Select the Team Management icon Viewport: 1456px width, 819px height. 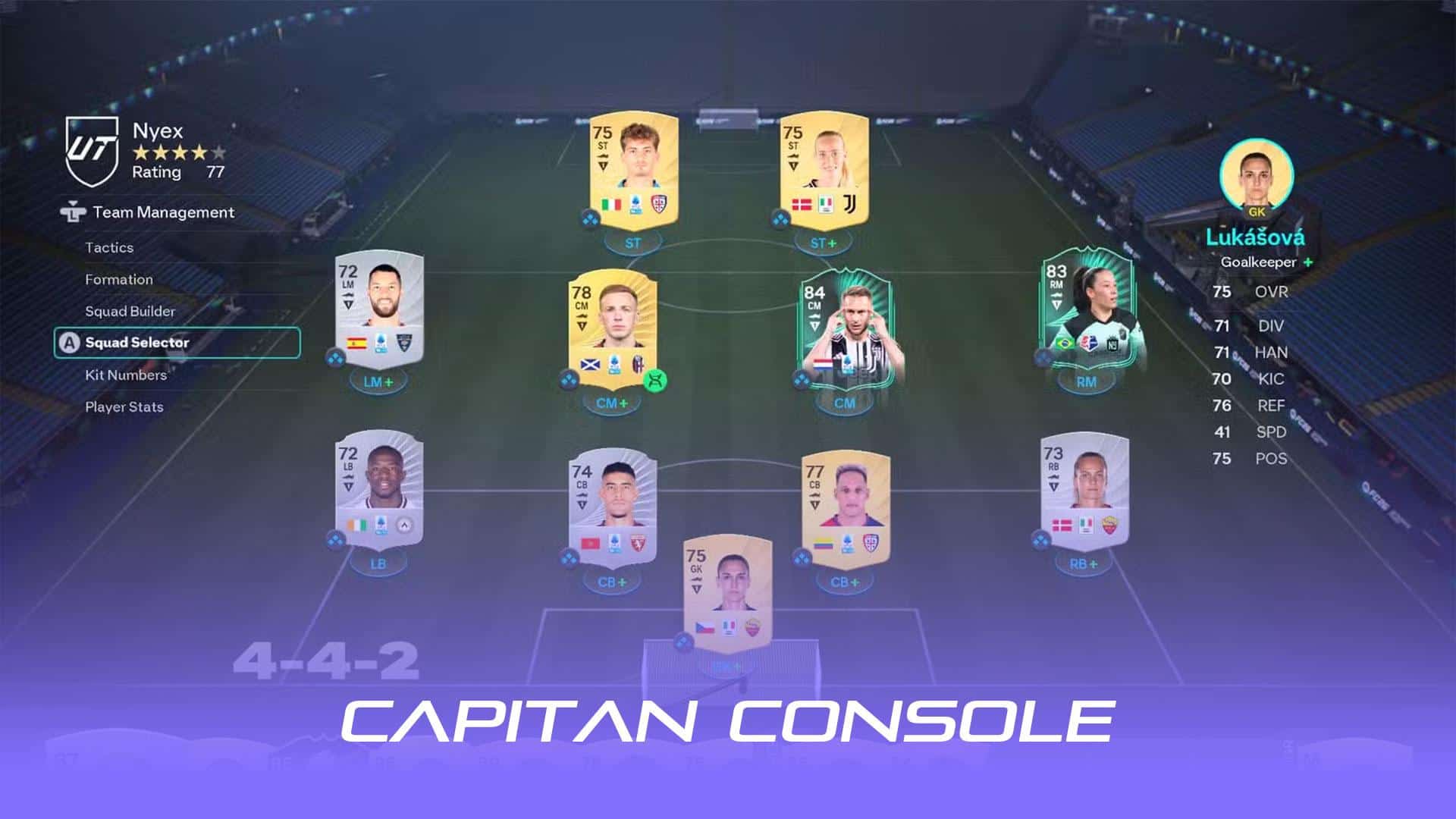click(72, 213)
